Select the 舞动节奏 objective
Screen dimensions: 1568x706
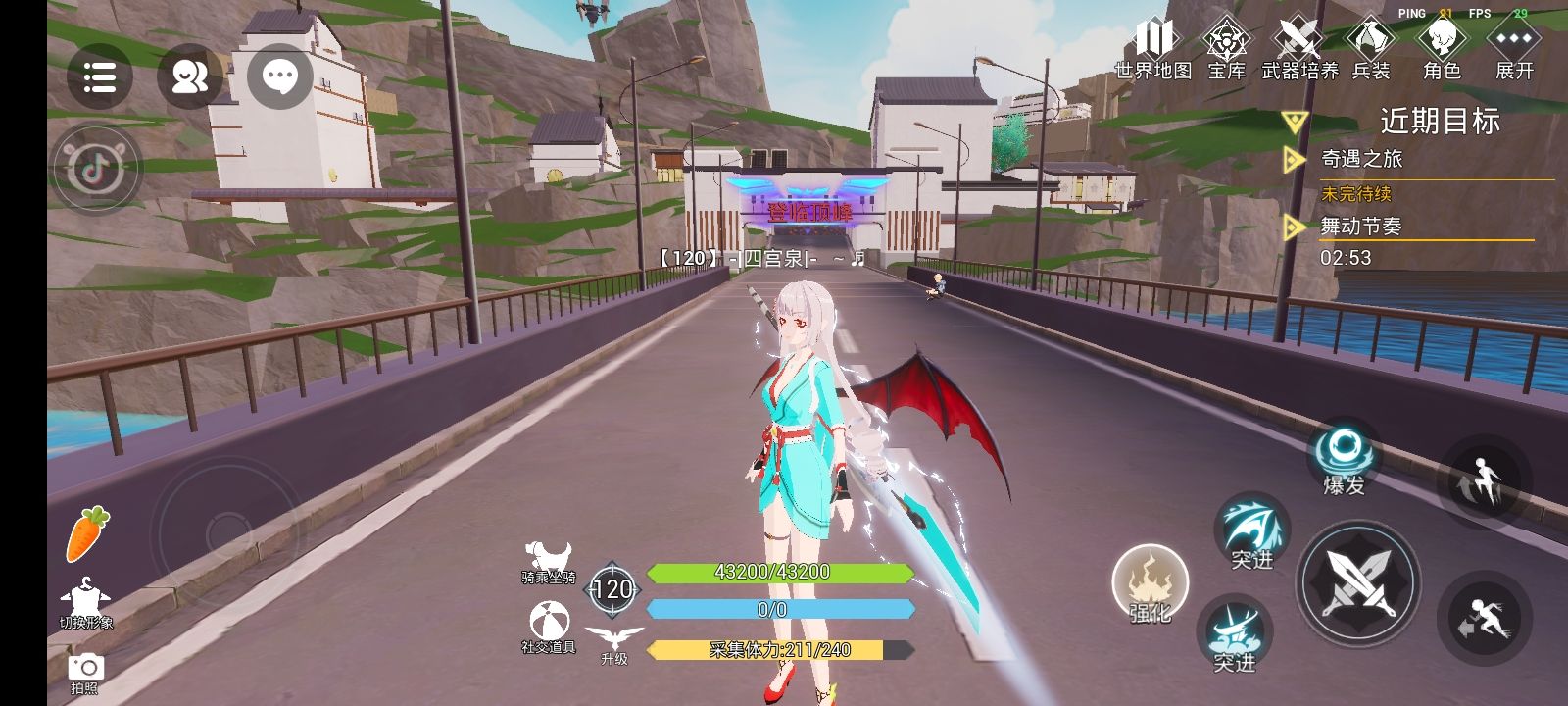[1361, 227]
